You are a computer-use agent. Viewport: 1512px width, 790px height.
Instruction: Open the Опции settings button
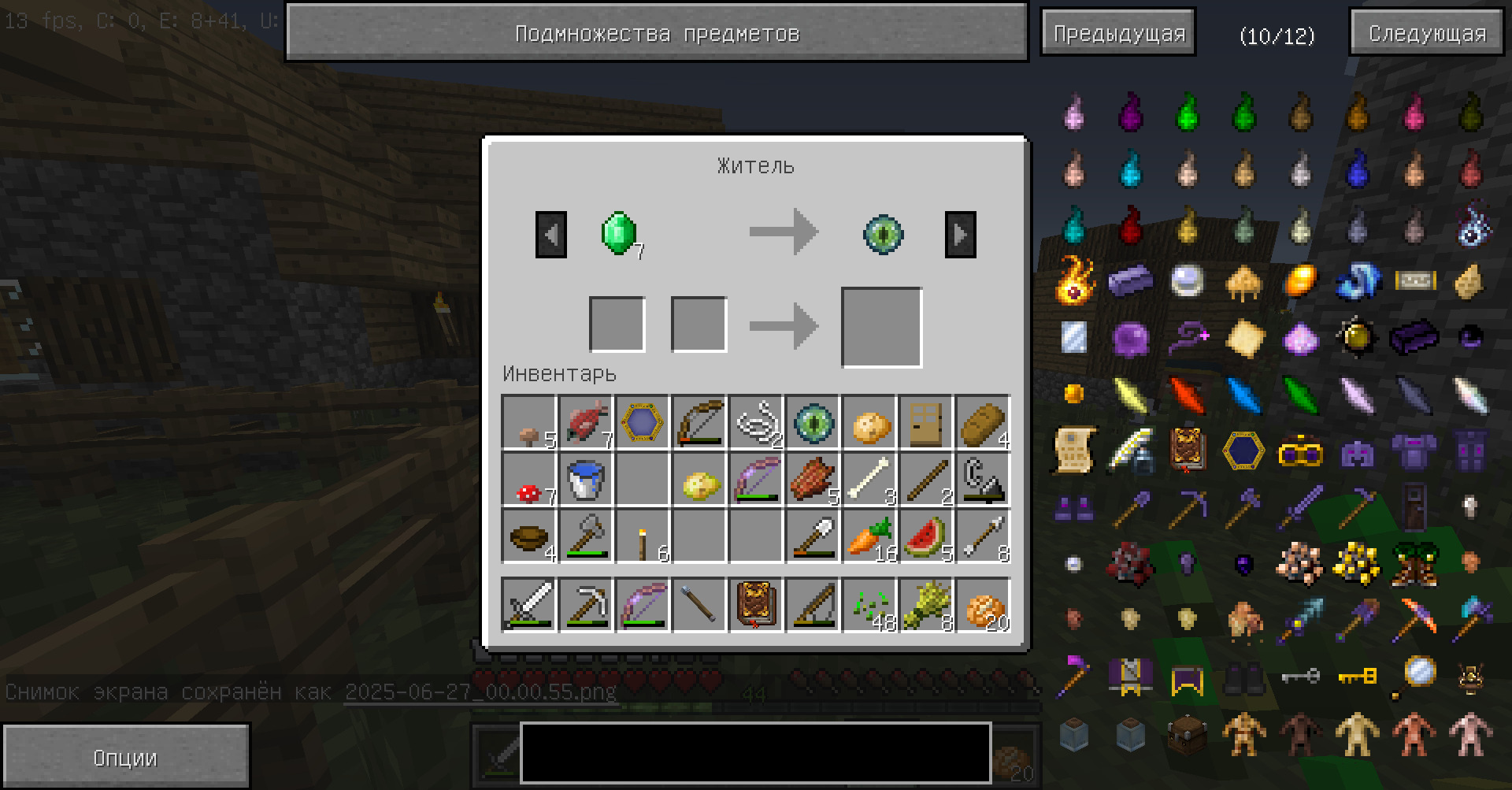point(125,757)
